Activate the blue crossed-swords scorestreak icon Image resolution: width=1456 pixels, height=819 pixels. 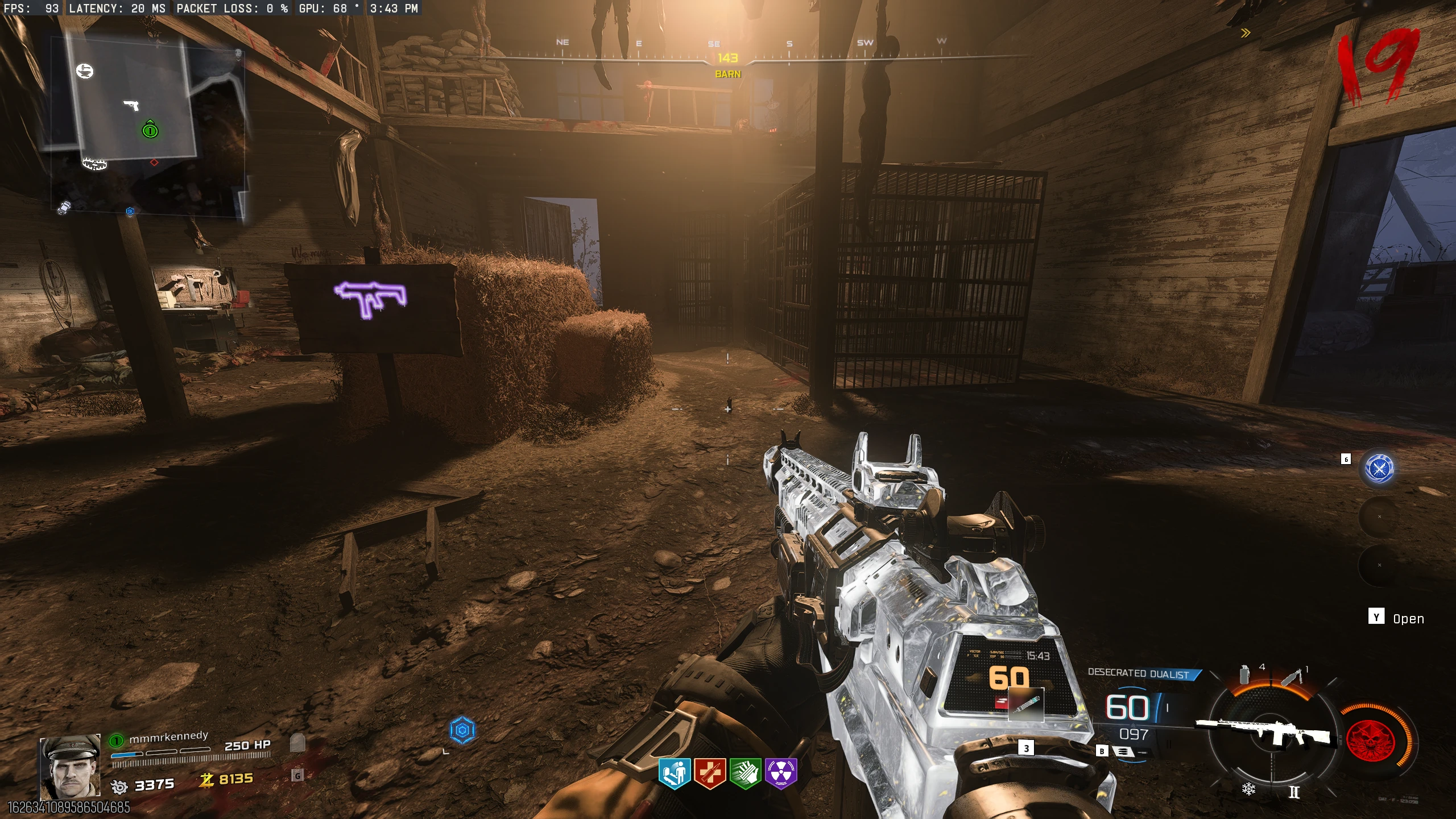pyautogui.click(x=1380, y=468)
